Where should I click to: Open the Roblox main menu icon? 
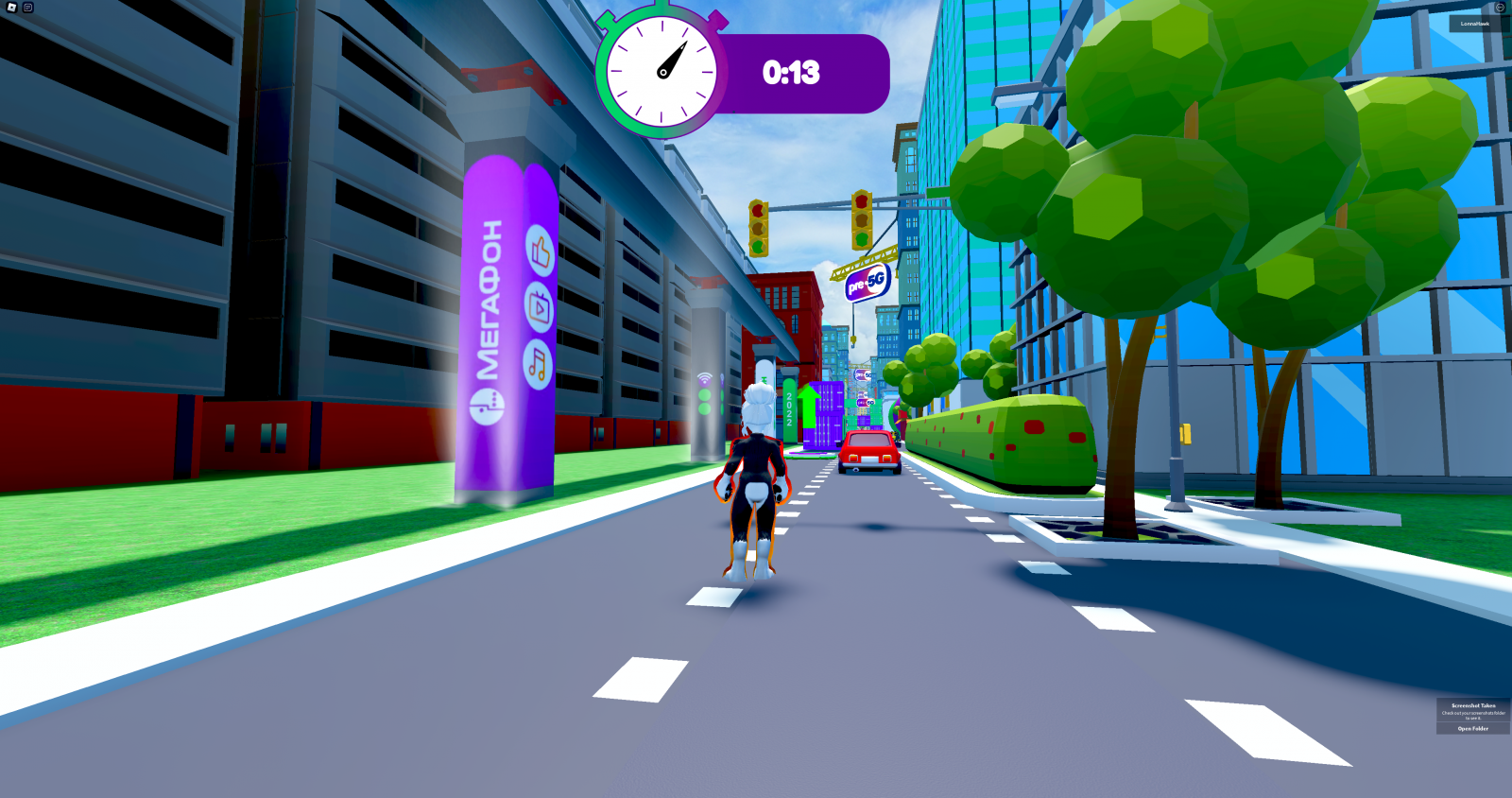pyautogui.click(x=11, y=8)
